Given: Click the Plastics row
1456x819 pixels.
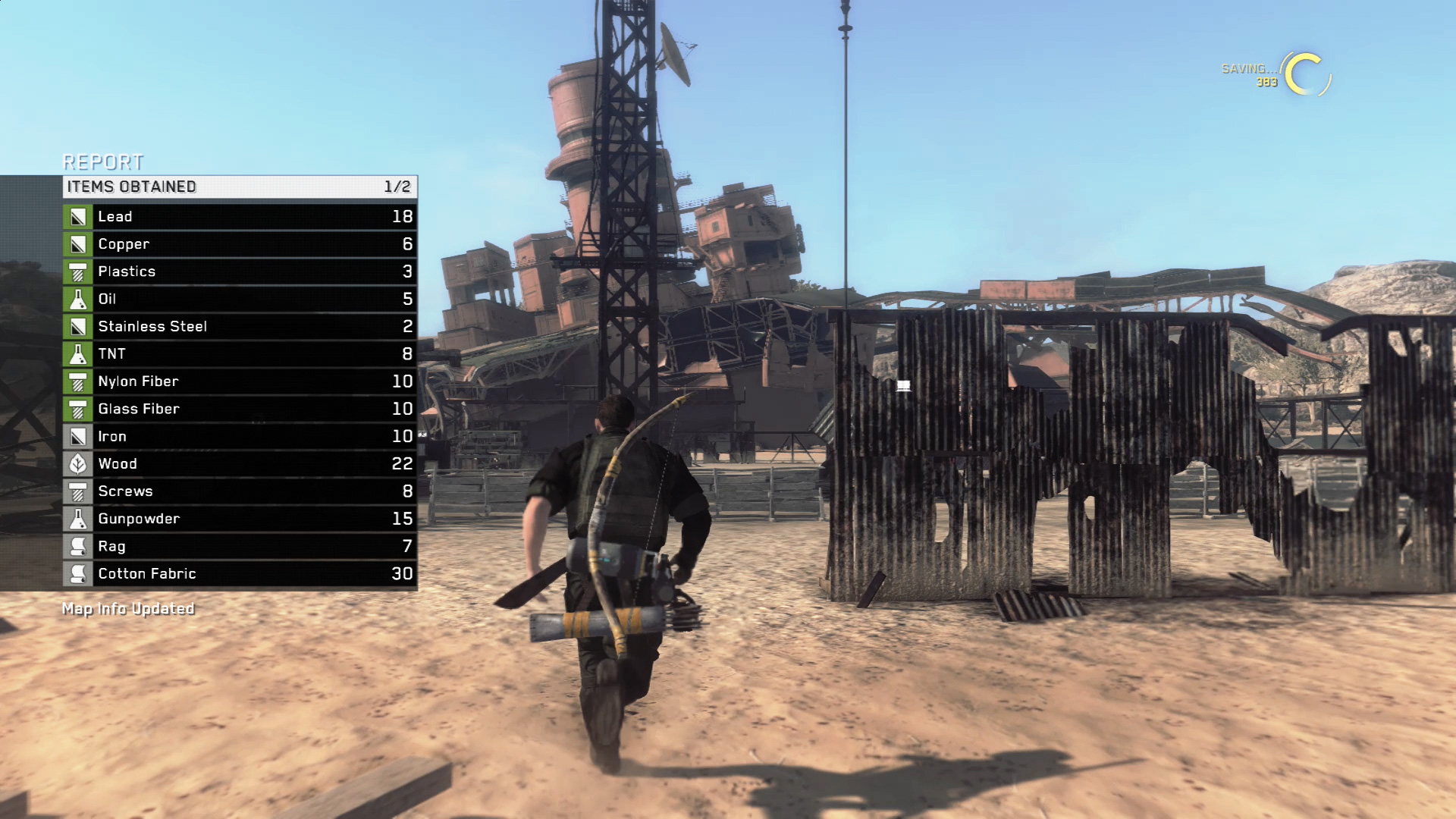Looking at the screenshot, I should (240, 271).
